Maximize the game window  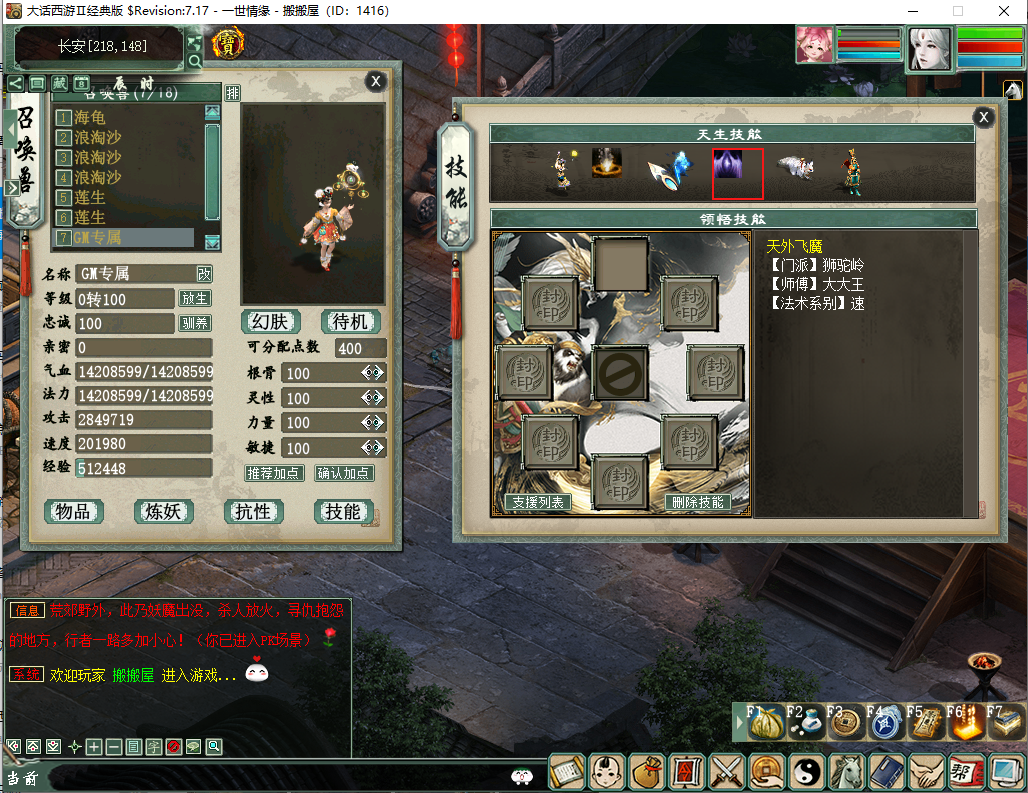coord(958,11)
